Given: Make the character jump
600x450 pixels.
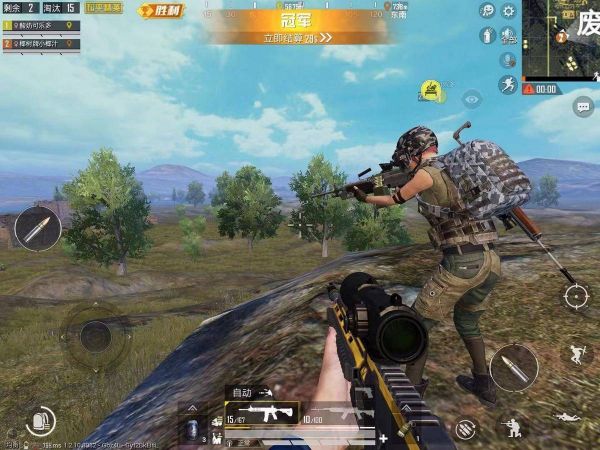Looking at the screenshot, I should (576, 353).
